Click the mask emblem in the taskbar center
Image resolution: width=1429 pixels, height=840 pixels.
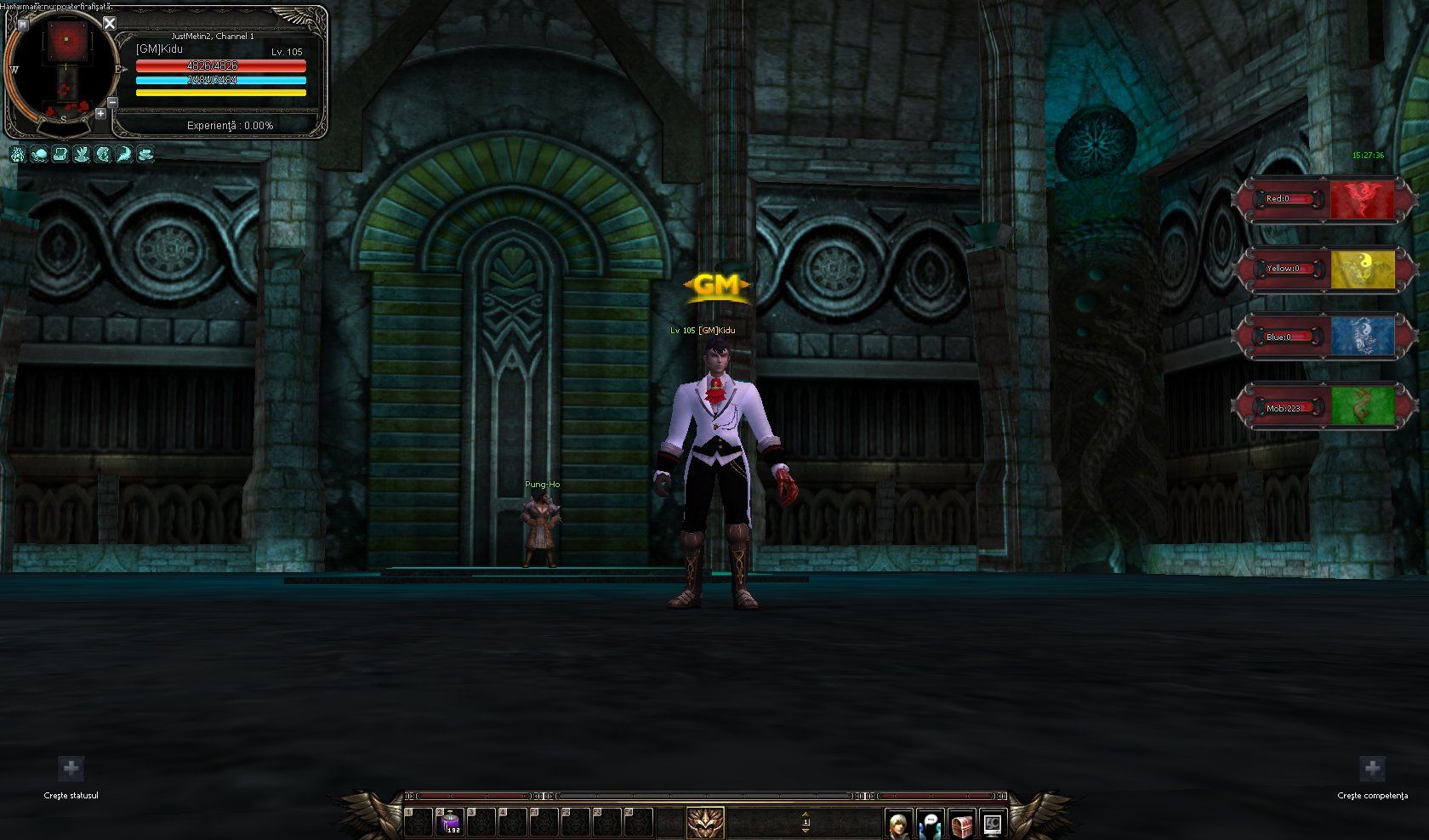coord(705,823)
